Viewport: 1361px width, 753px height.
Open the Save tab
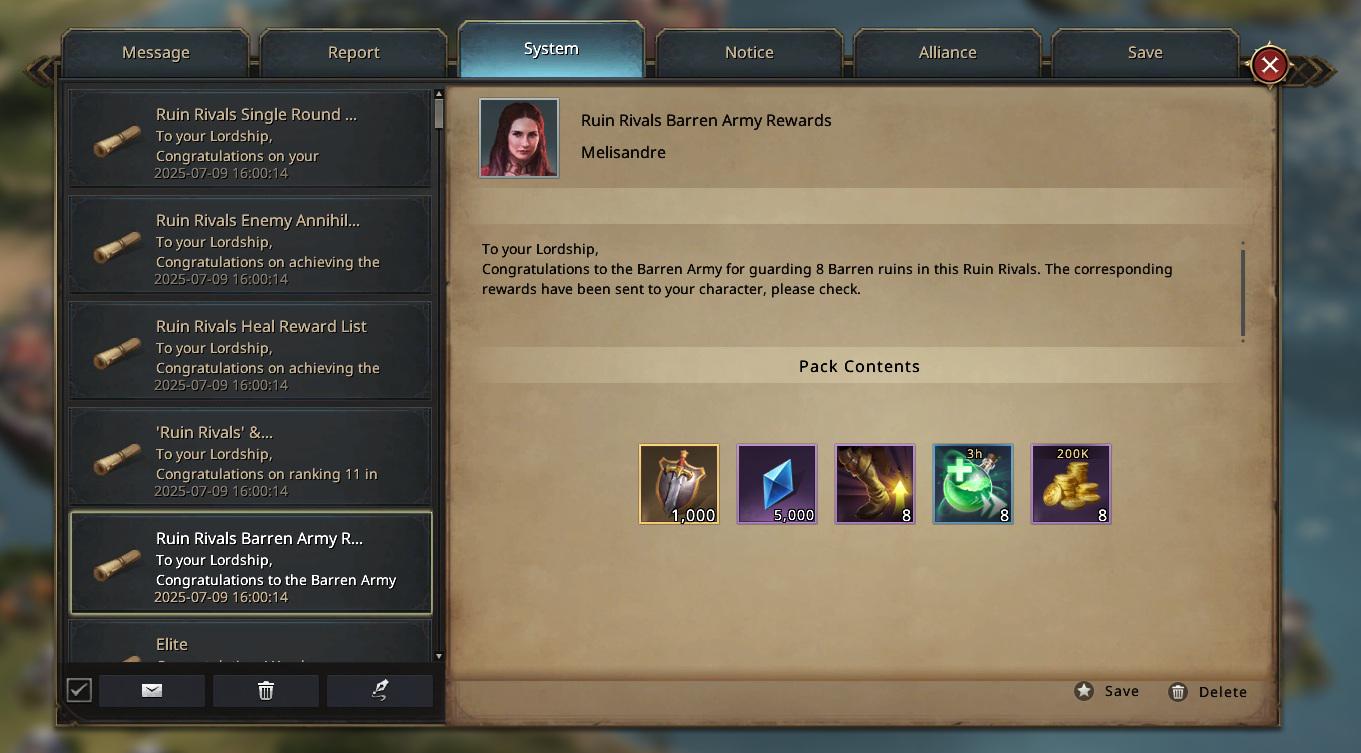(x=1144, y=53)
